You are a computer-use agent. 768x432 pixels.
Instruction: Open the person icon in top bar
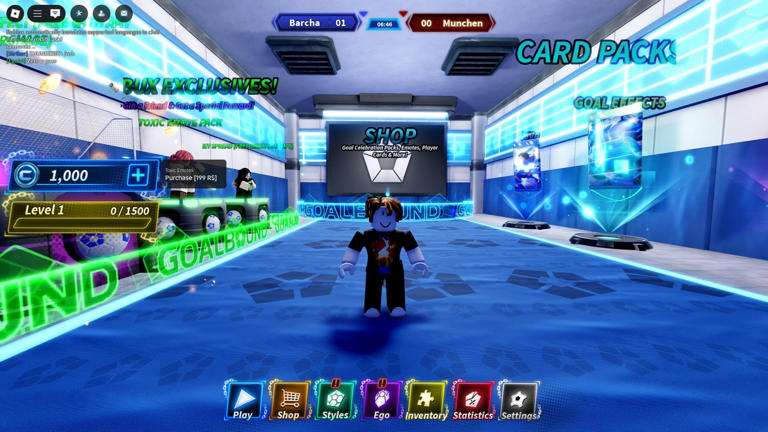click(102, 14)
